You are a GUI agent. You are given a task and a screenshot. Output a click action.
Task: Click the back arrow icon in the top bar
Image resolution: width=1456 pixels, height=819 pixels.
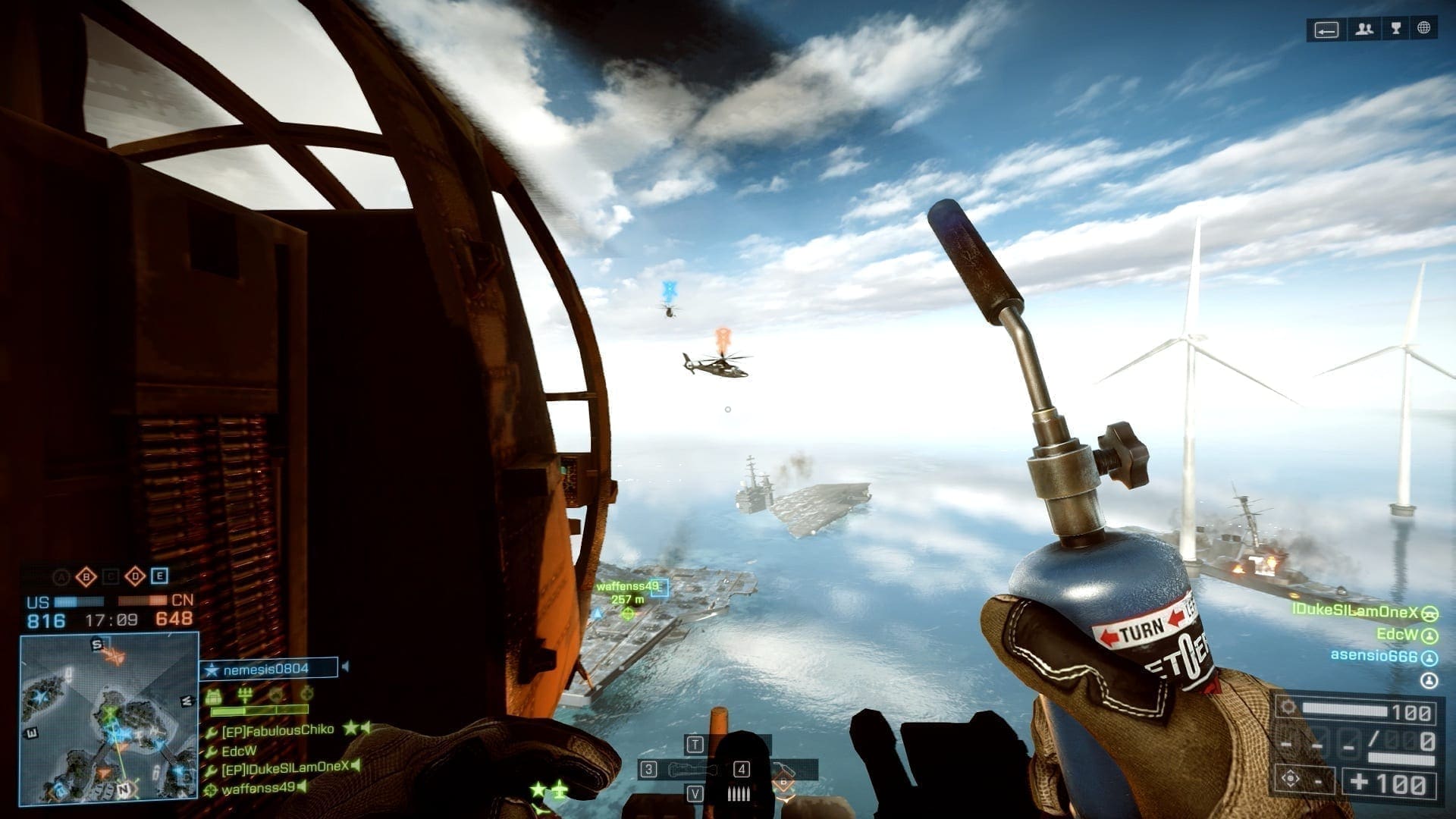[1326, 30]
